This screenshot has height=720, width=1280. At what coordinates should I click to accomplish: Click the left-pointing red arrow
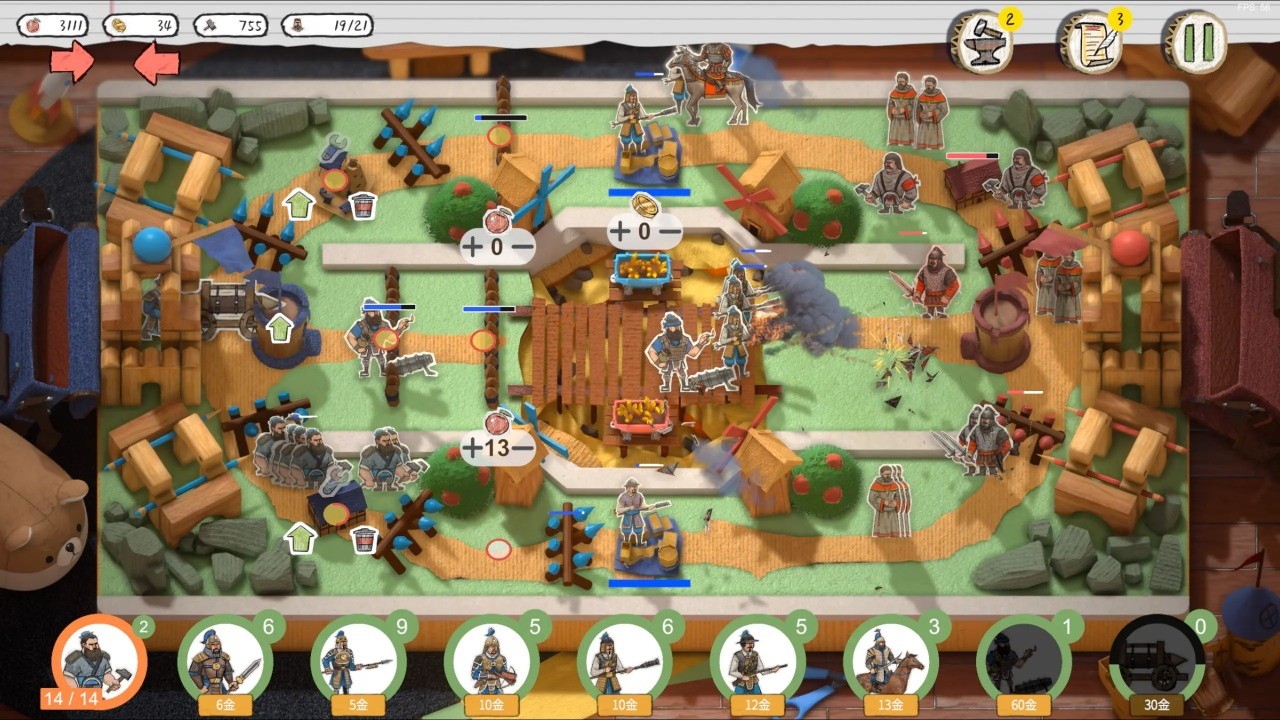[156, 64]
